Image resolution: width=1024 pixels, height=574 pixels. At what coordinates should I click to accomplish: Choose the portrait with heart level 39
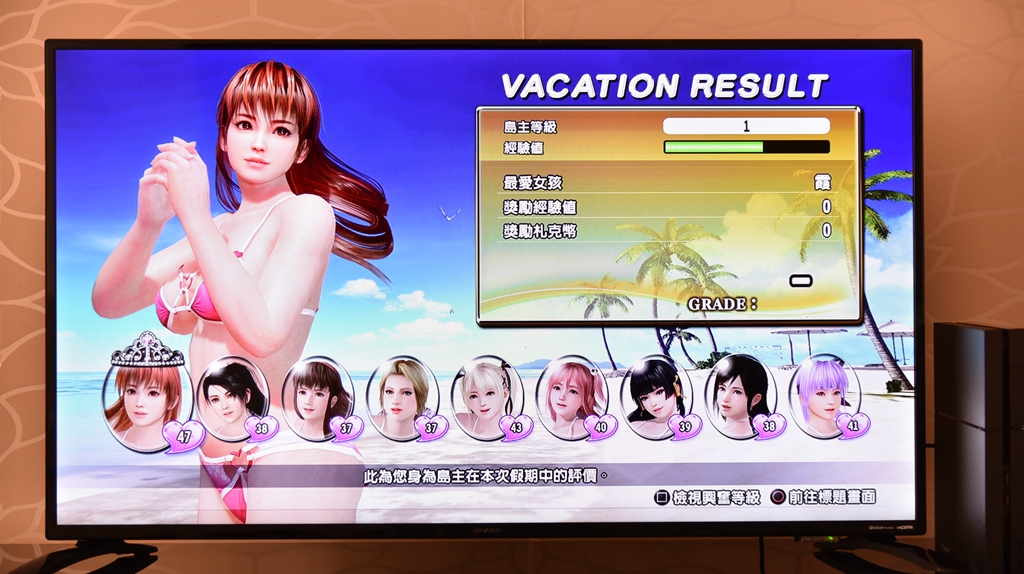click(x=656, y=397)
